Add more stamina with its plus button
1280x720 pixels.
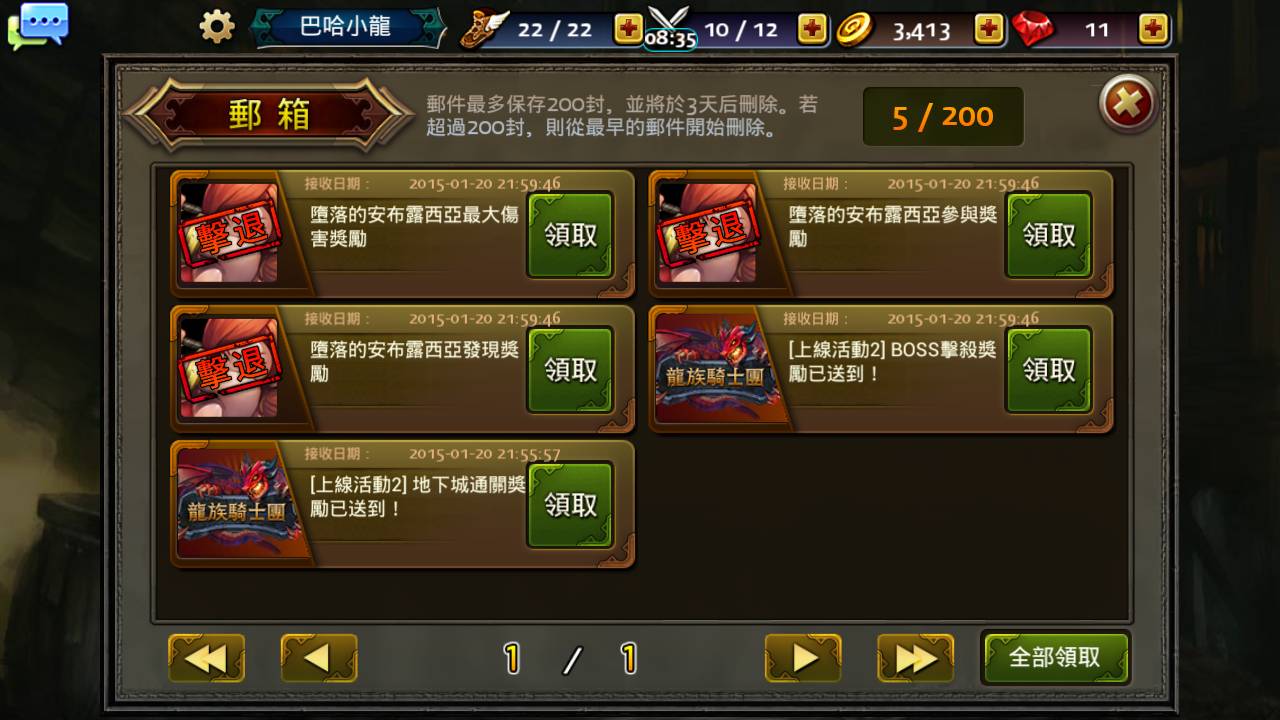coord(627,29)
